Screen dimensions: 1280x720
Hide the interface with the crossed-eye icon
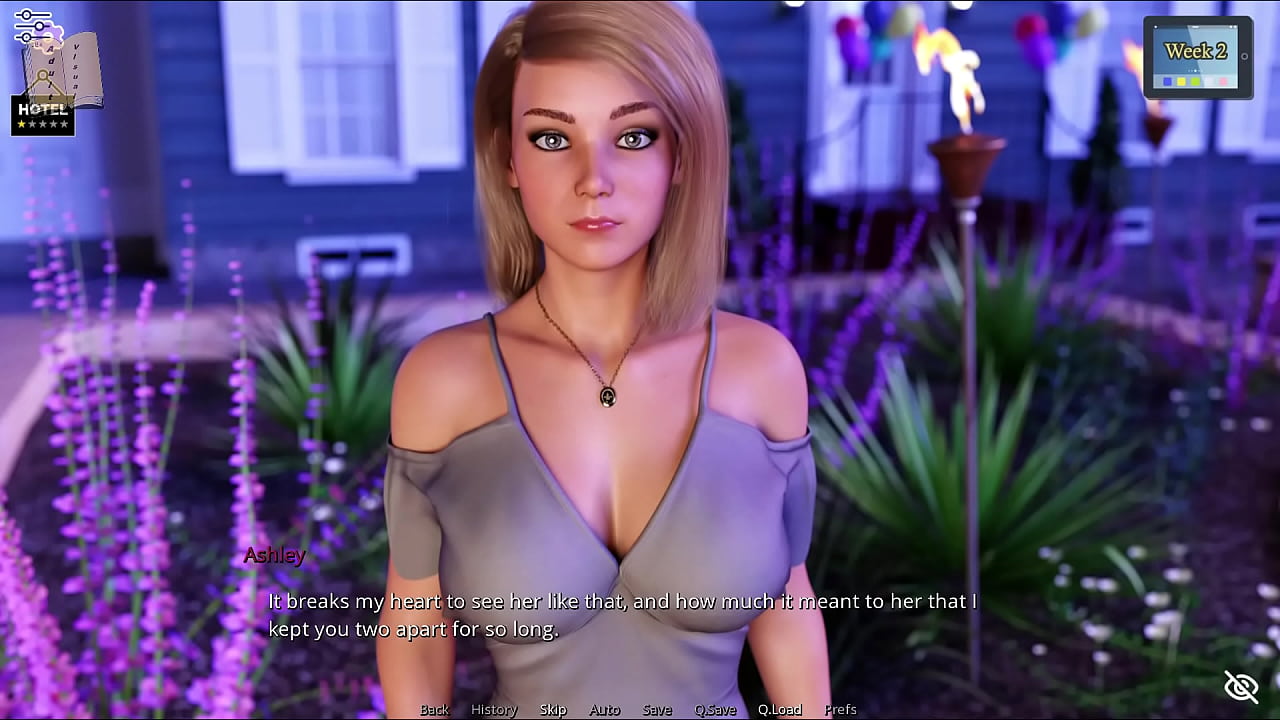click(1241, 686)
